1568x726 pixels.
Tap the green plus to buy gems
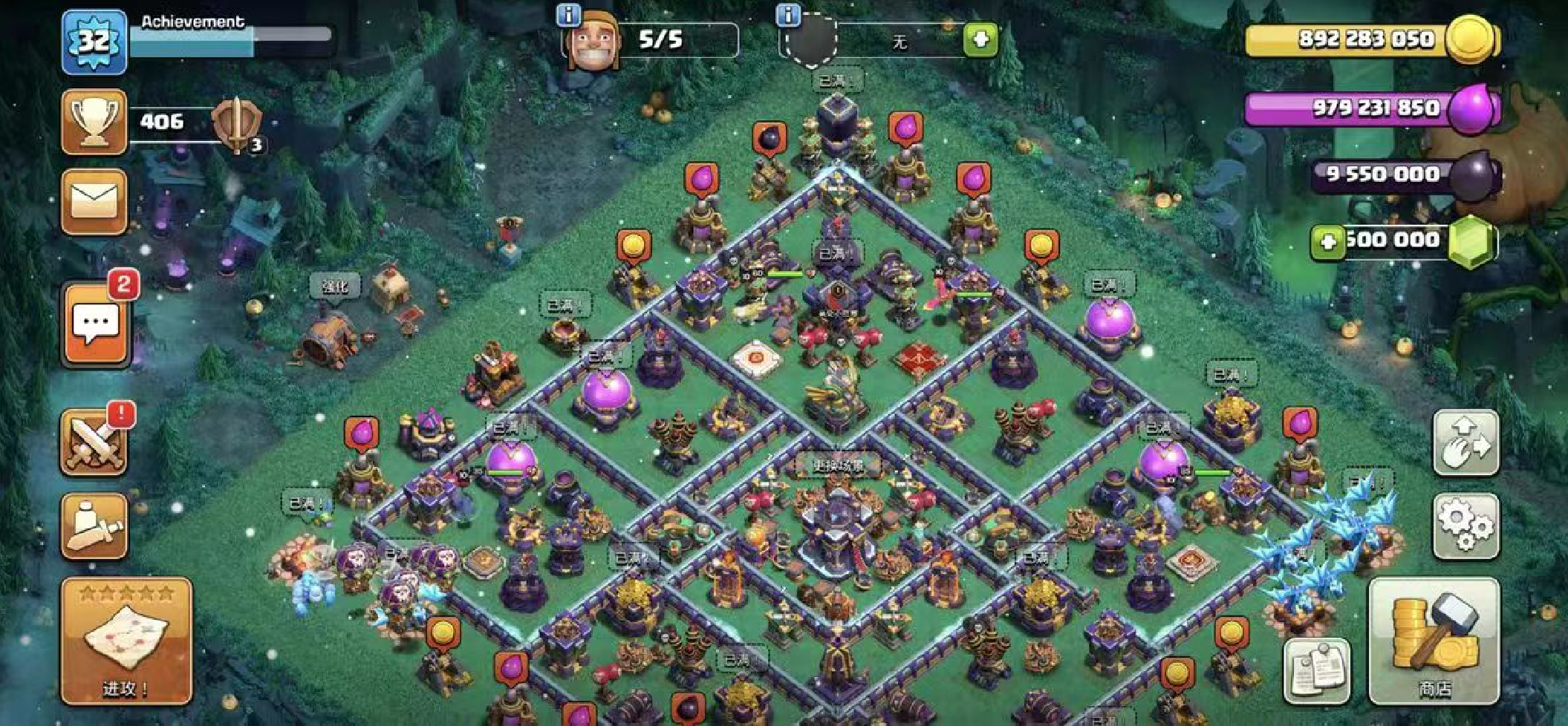pyautogui.click(x=1327, y=242)
